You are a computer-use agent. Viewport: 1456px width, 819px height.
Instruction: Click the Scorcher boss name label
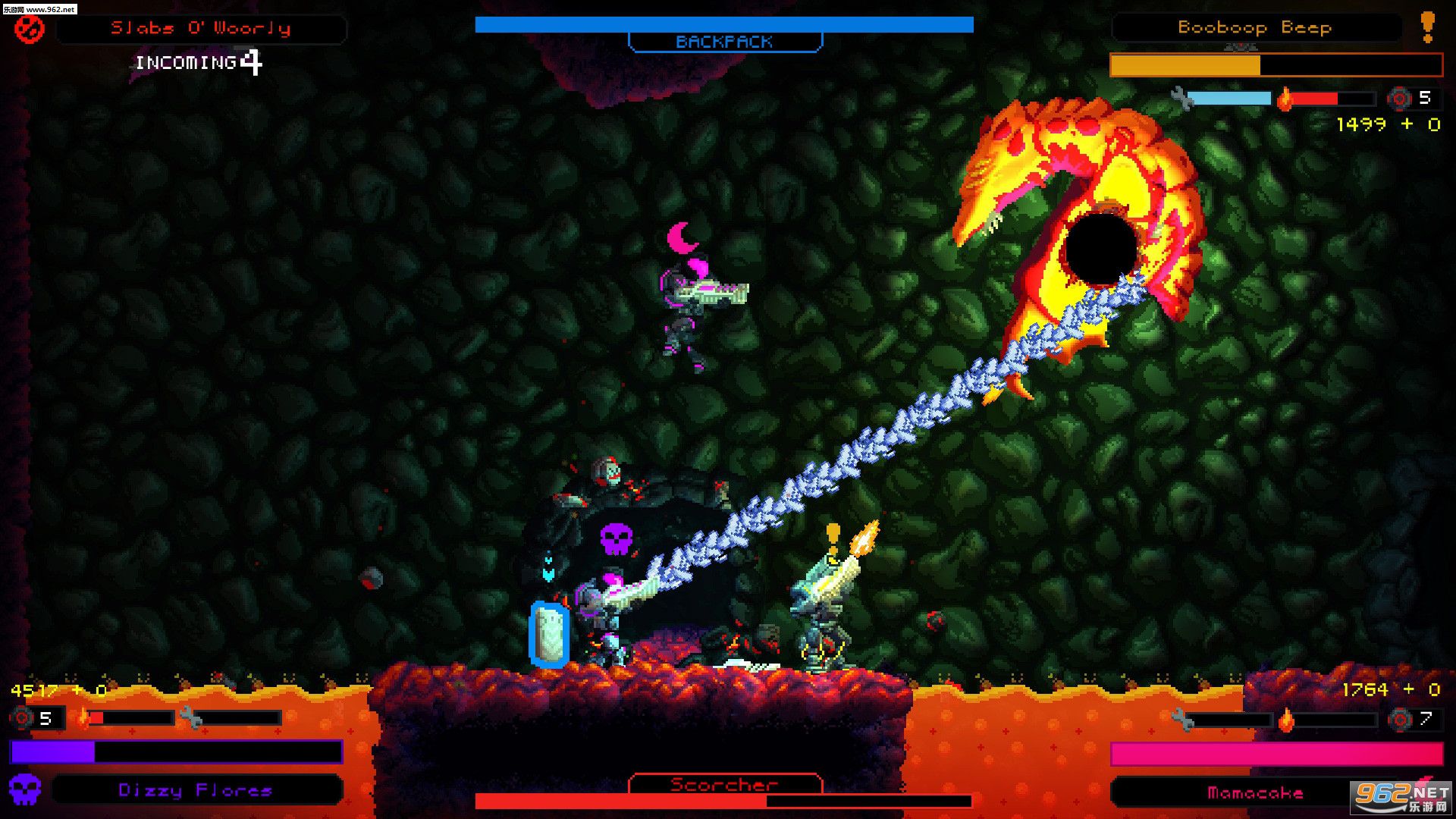click(x=724, y=784)
